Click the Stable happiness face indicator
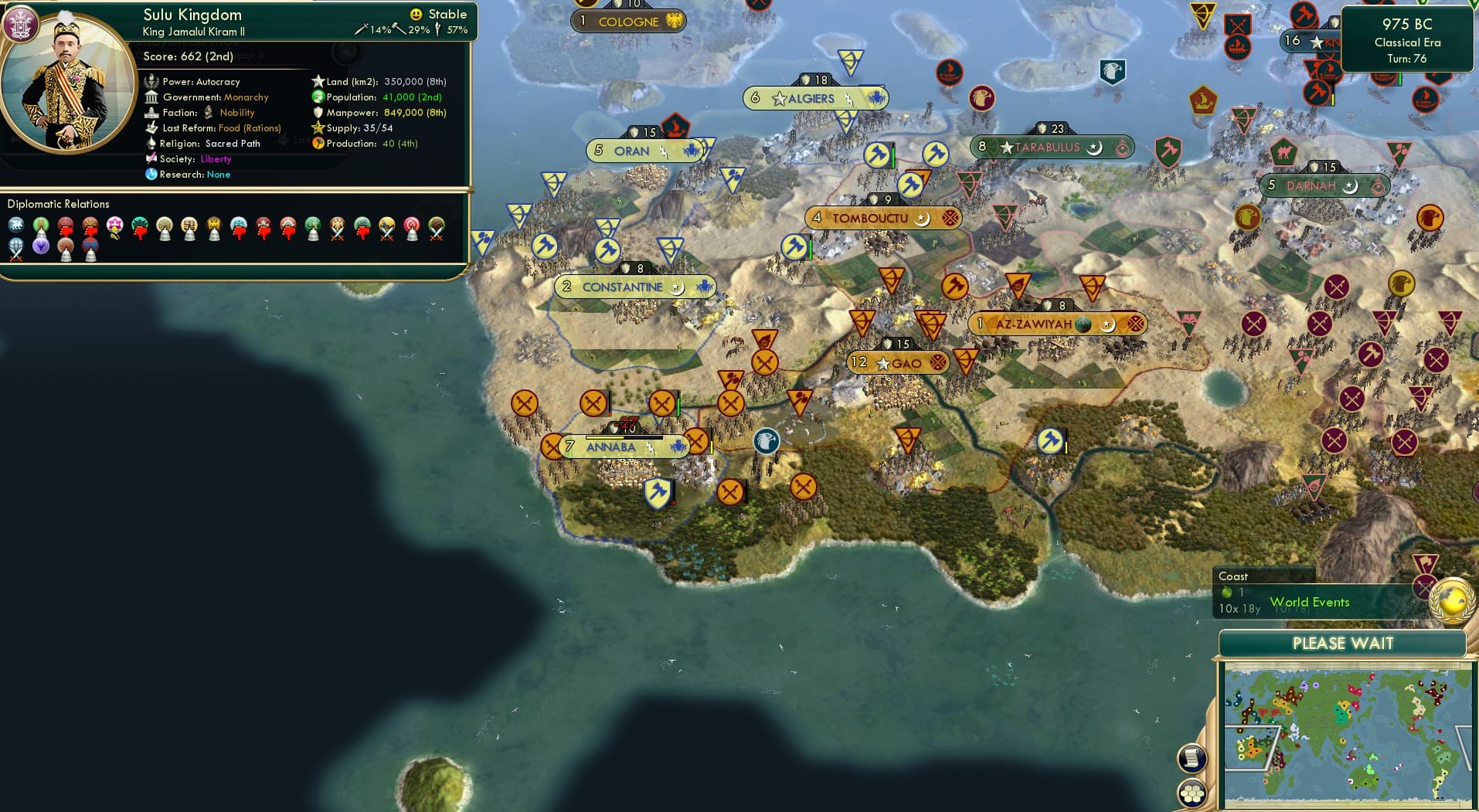 click(416, 14)
